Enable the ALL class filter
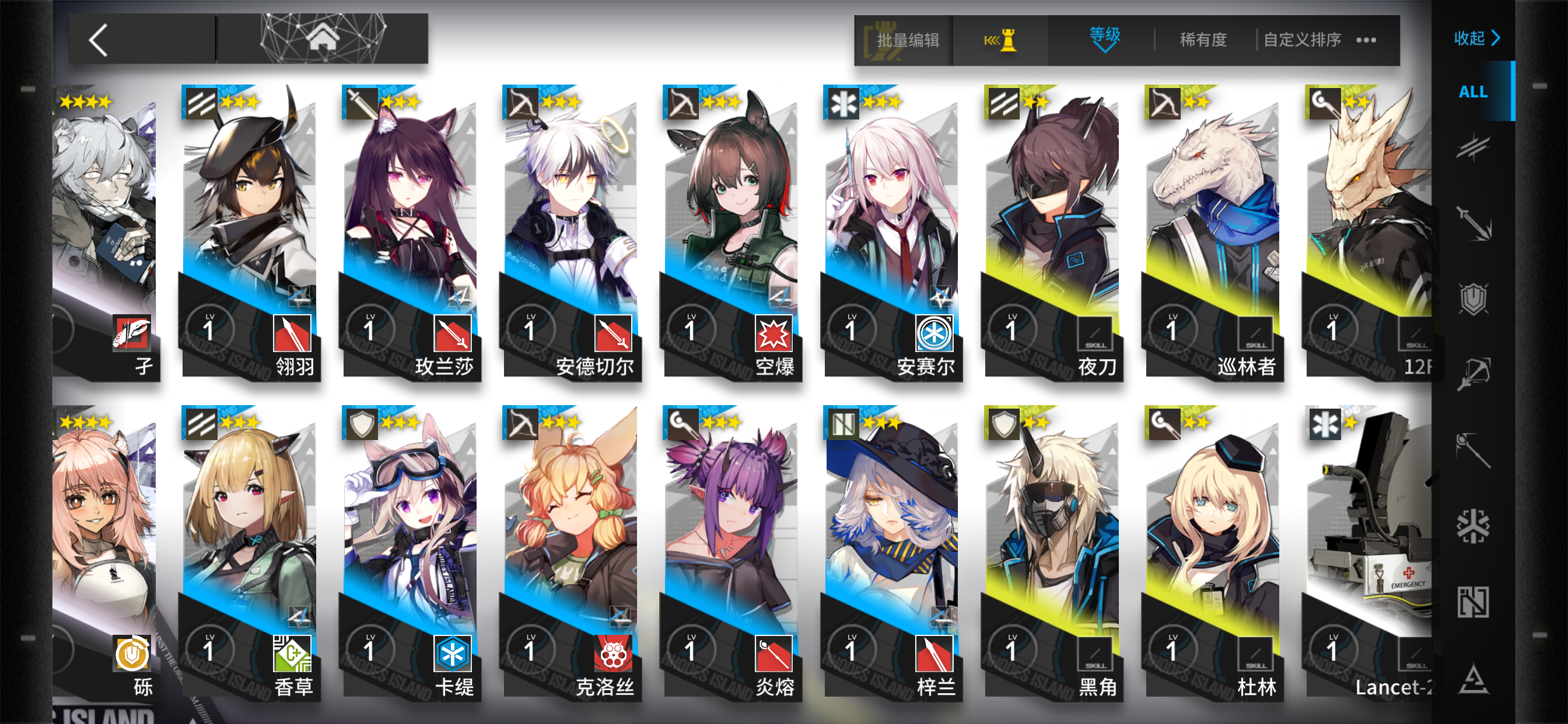The width and height of the screenshot is (1568, 724). tap(1473, 93)
